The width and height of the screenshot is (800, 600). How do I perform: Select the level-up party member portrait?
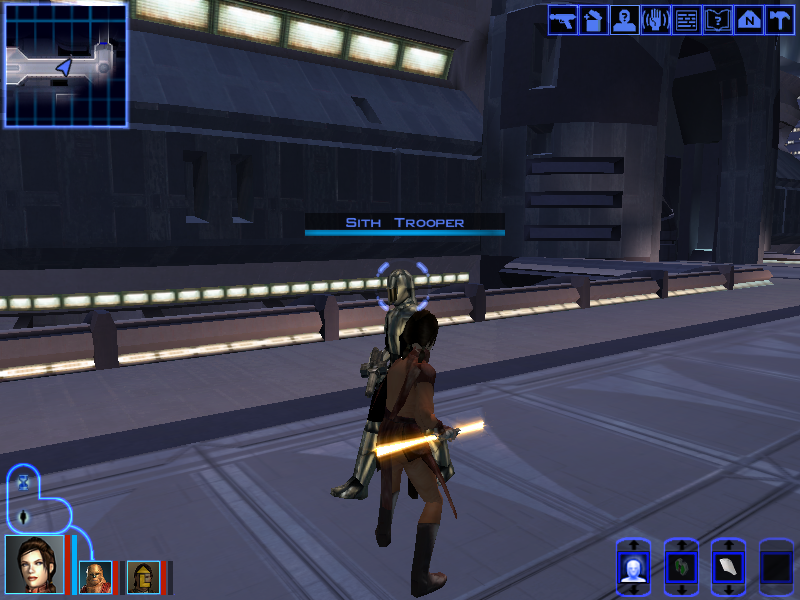pyautogui.click(x=142, y=577)
